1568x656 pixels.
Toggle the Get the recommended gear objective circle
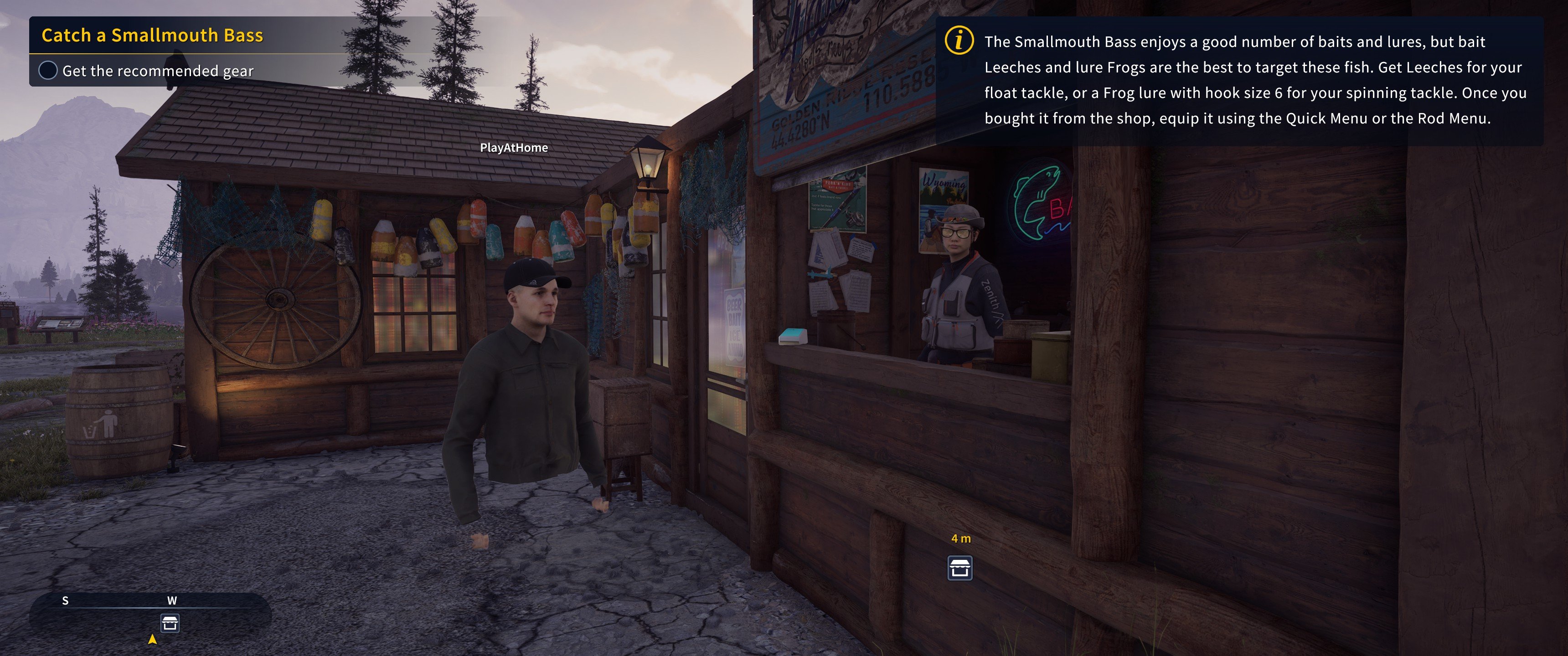pyautogui.click(x=48, y=71)
